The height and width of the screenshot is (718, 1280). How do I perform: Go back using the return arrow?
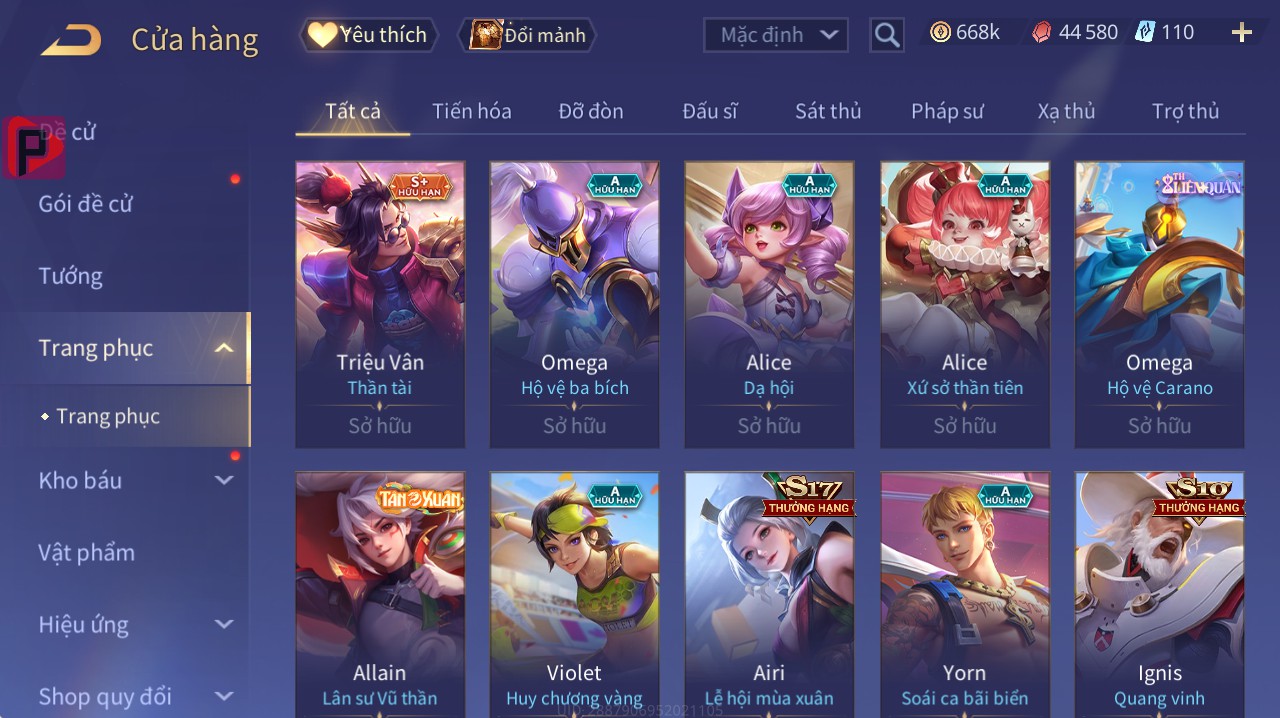click(x=71, y=40)
